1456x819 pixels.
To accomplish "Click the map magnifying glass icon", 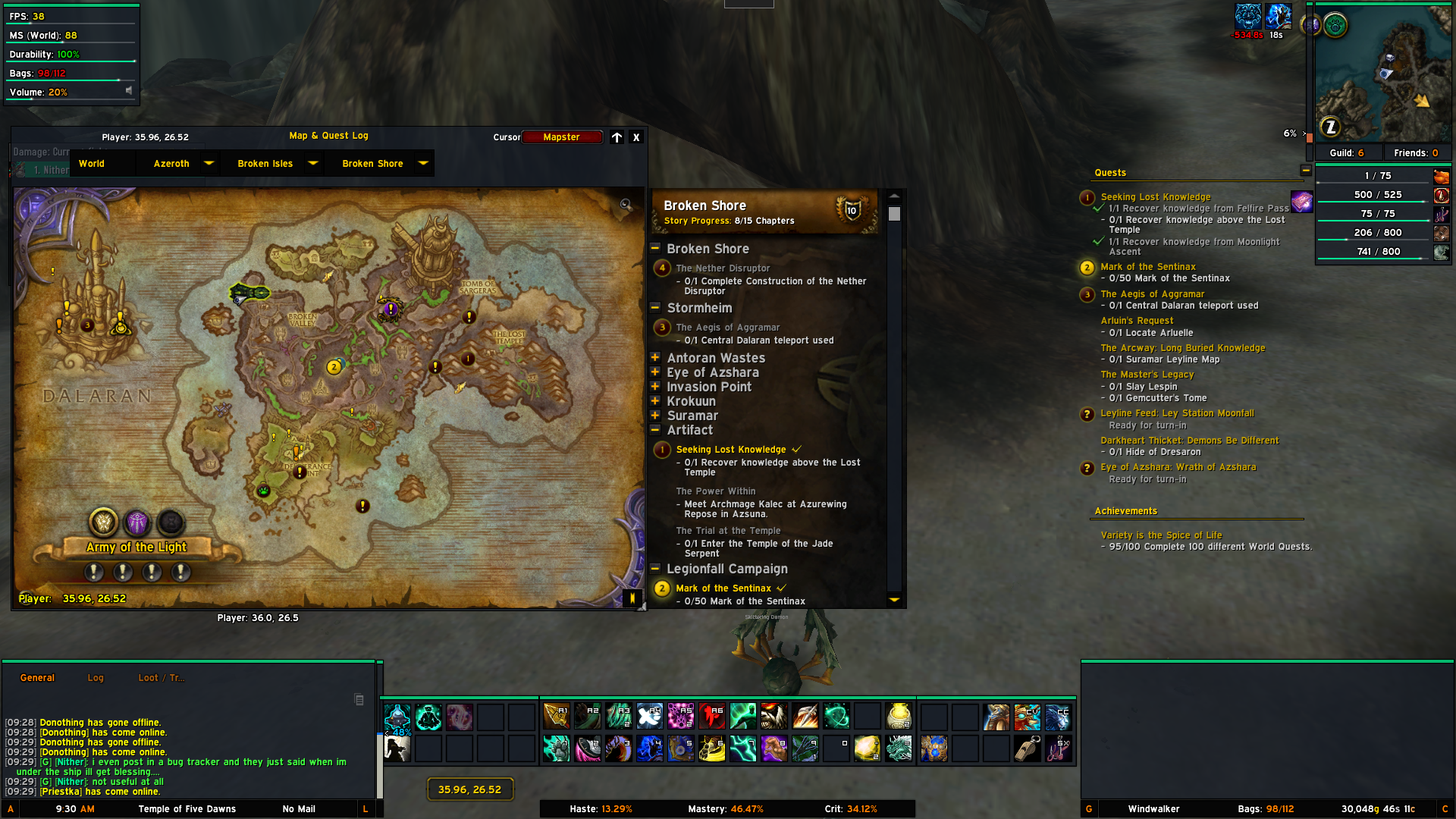I will [626, 205].
